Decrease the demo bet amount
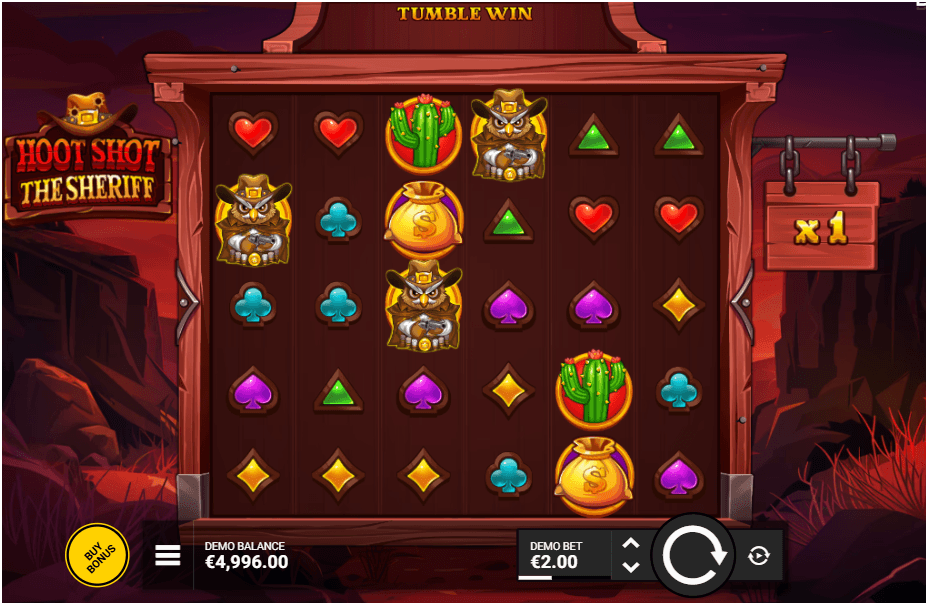The image size is (928, 605). coord(630,567)
